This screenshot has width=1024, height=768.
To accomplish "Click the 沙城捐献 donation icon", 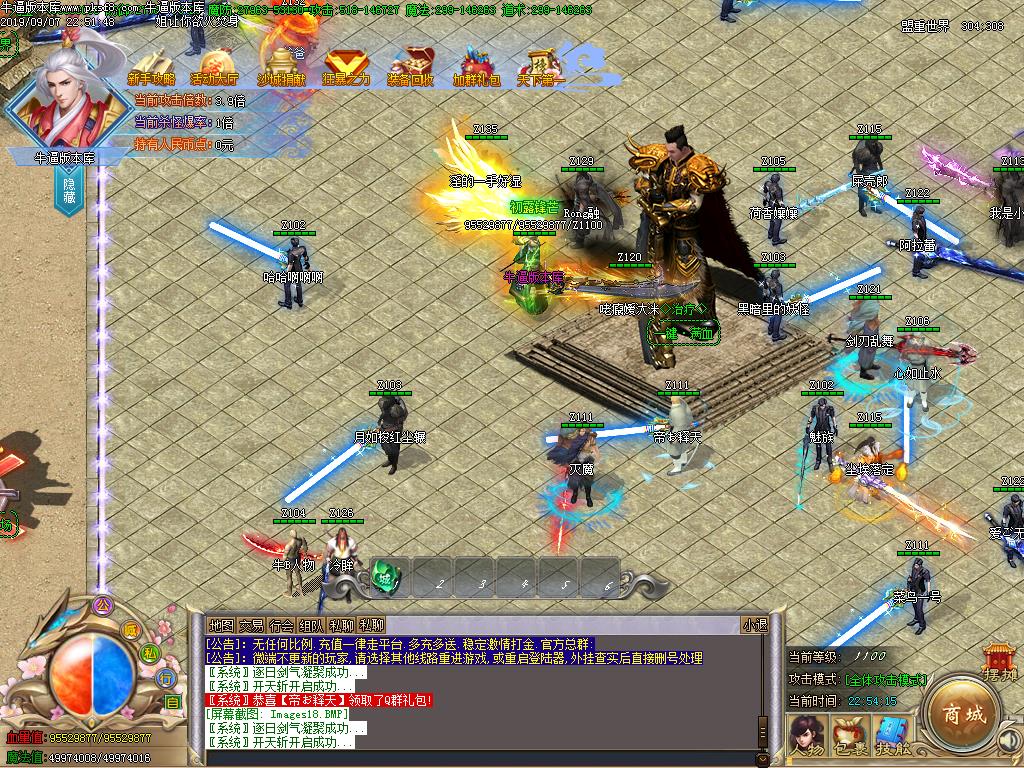I will point(281,66).
